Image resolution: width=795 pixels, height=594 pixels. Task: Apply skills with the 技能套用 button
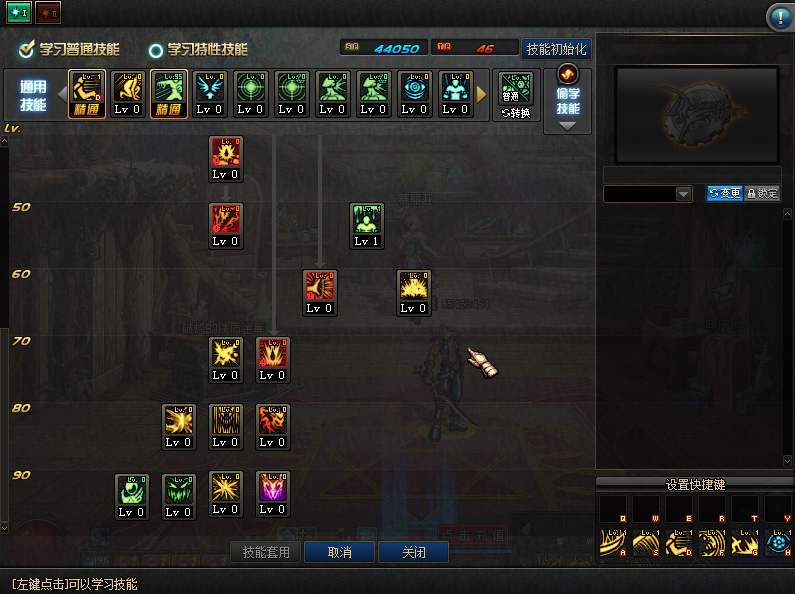(x=265, y=552)
